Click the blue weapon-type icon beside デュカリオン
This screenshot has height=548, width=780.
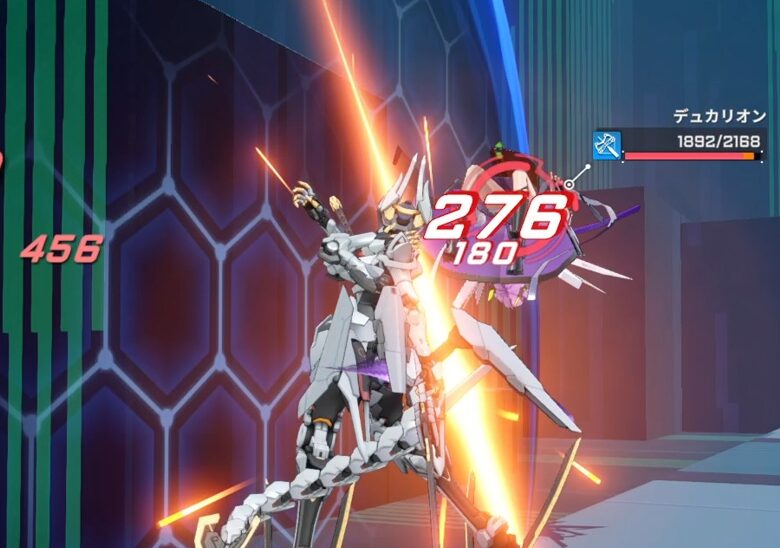click(x=607, y=145)
